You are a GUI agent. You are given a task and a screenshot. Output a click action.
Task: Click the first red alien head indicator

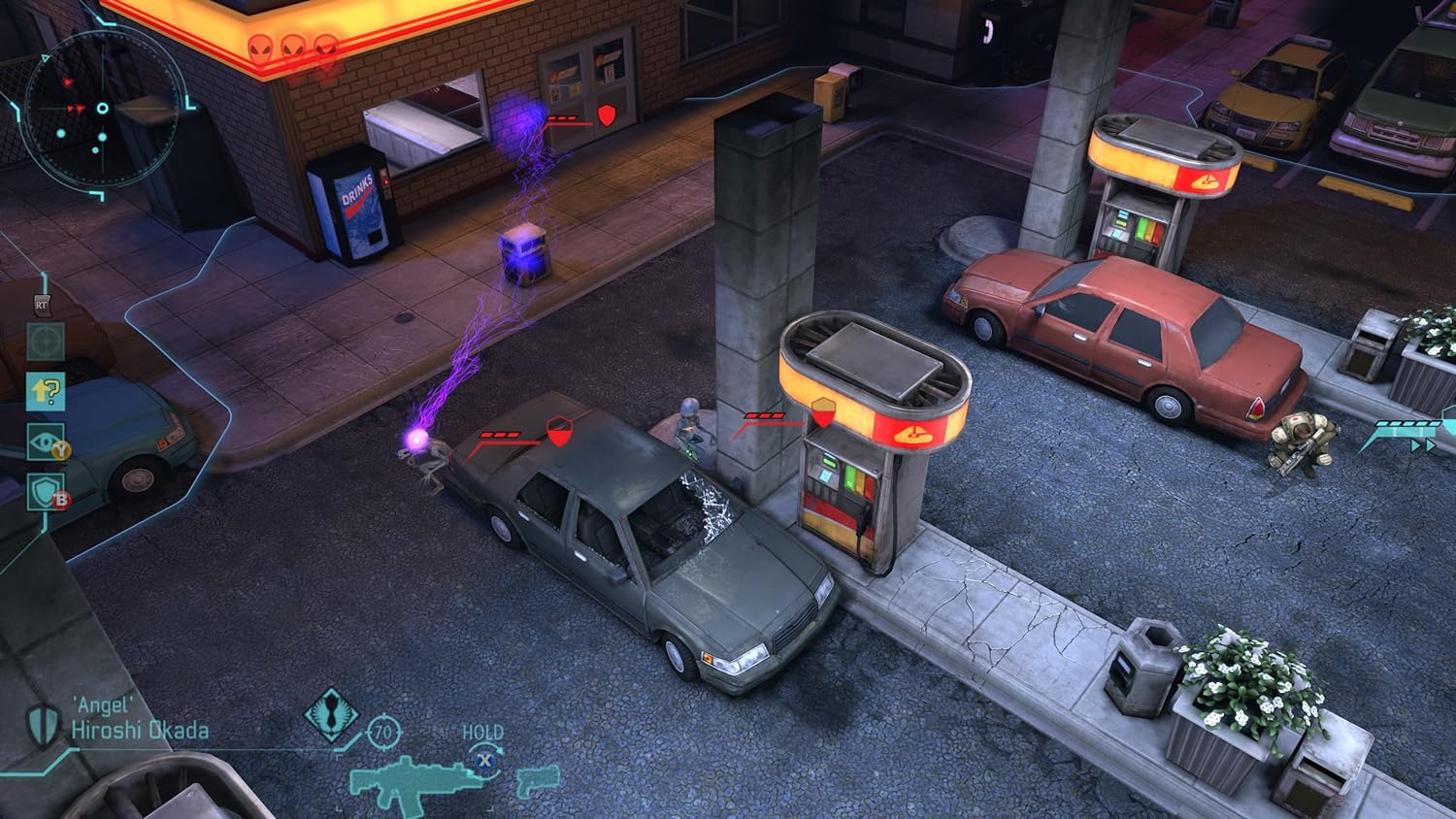pyautogui.click(x=260, y=47)
